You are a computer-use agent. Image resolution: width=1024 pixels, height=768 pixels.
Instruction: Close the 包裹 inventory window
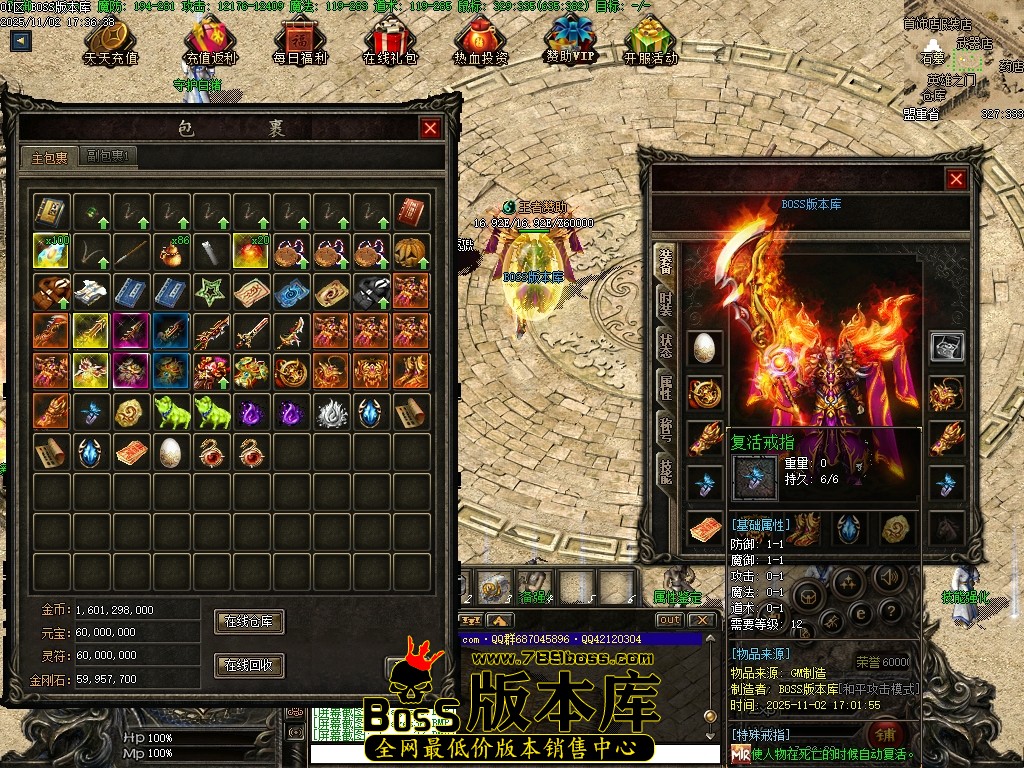pos(430,128)
